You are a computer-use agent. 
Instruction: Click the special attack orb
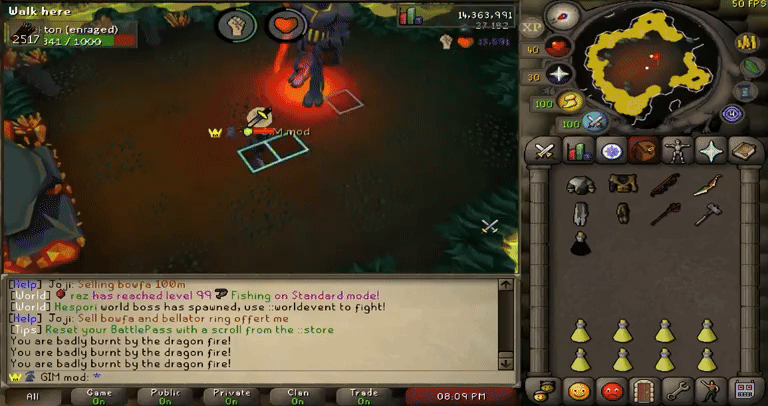point(596,122)
